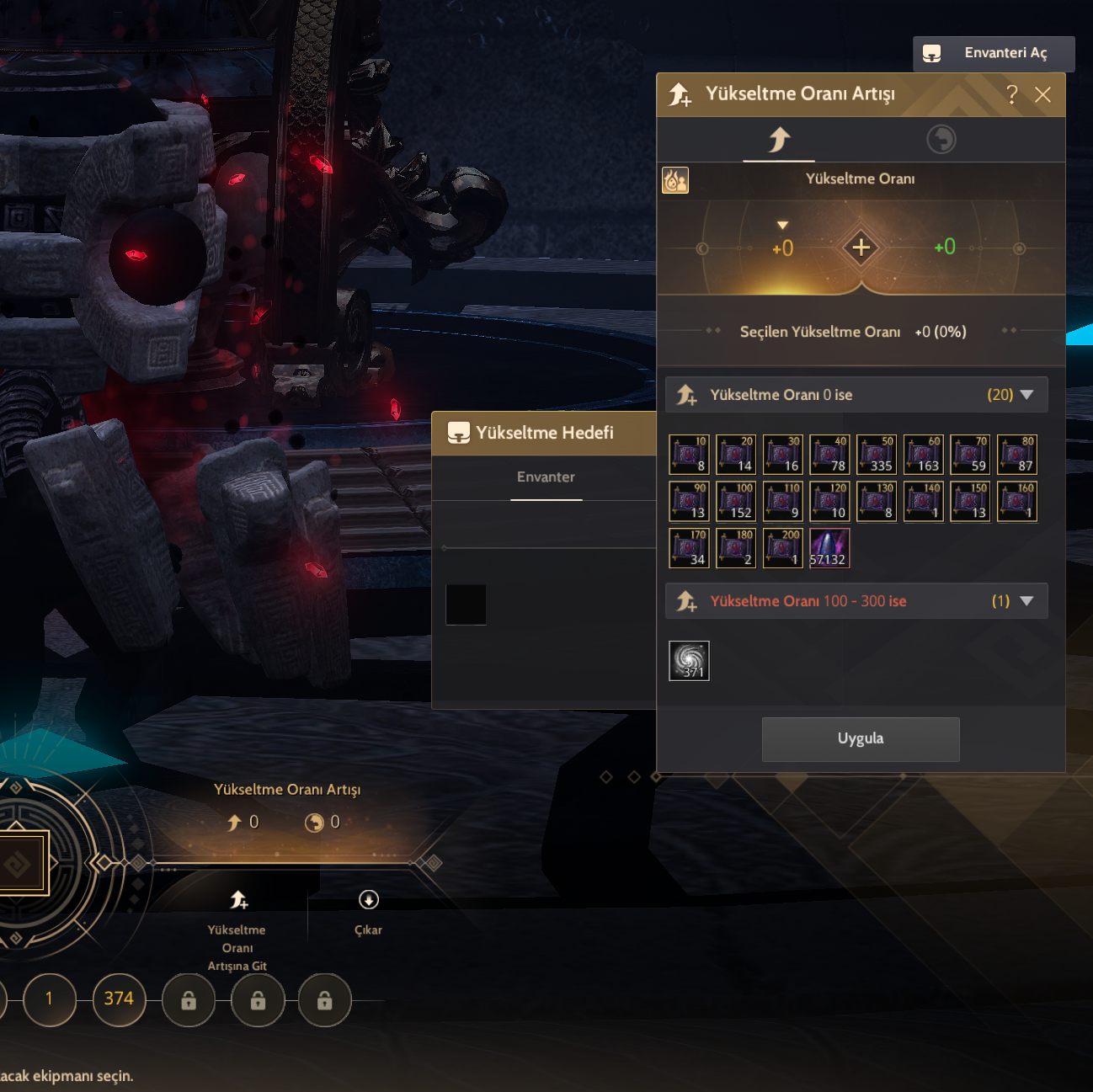Image resolution: width=1093 pixels, height=1092 pixels.
Task: Switch to the round orb tab
Action: tap(941, 139)
